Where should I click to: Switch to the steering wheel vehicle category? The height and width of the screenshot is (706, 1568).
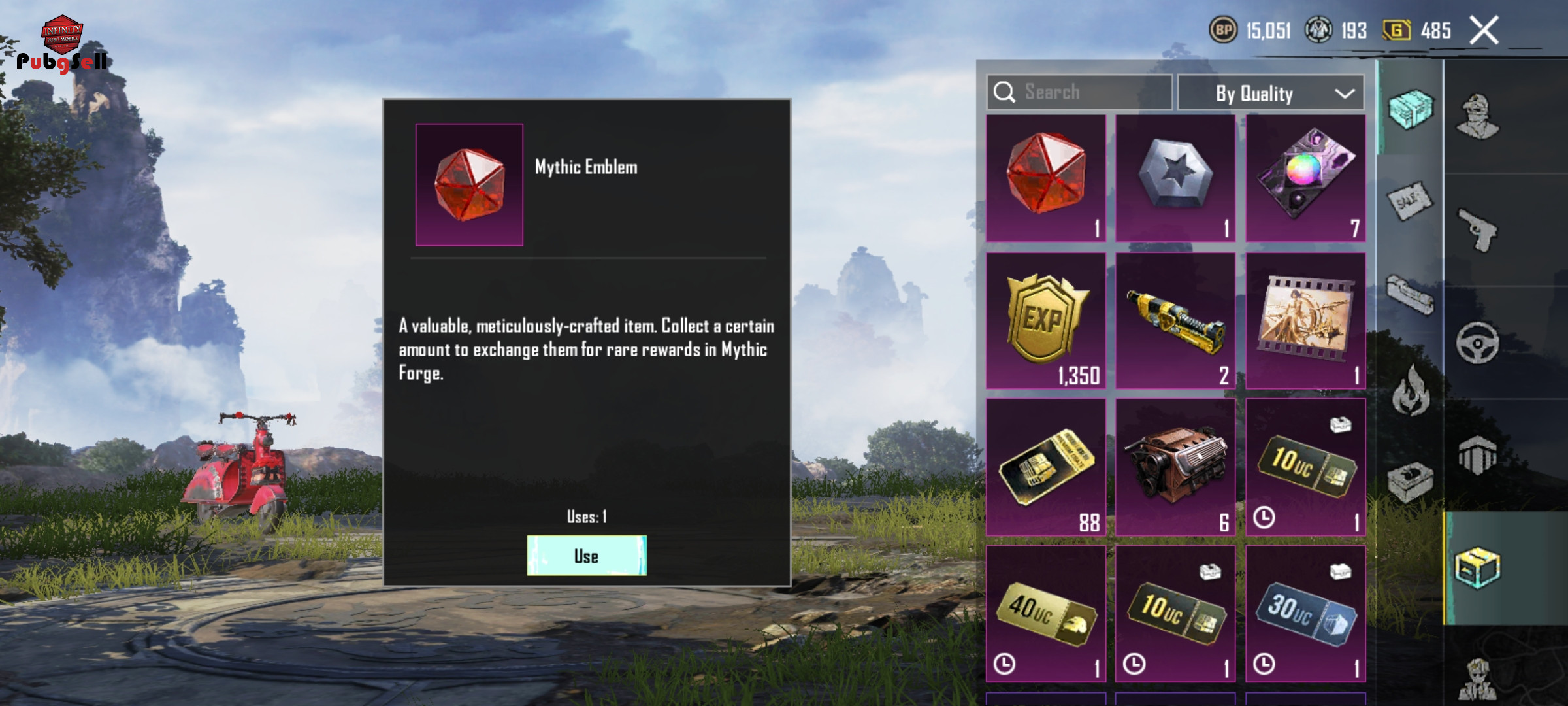1478,343
